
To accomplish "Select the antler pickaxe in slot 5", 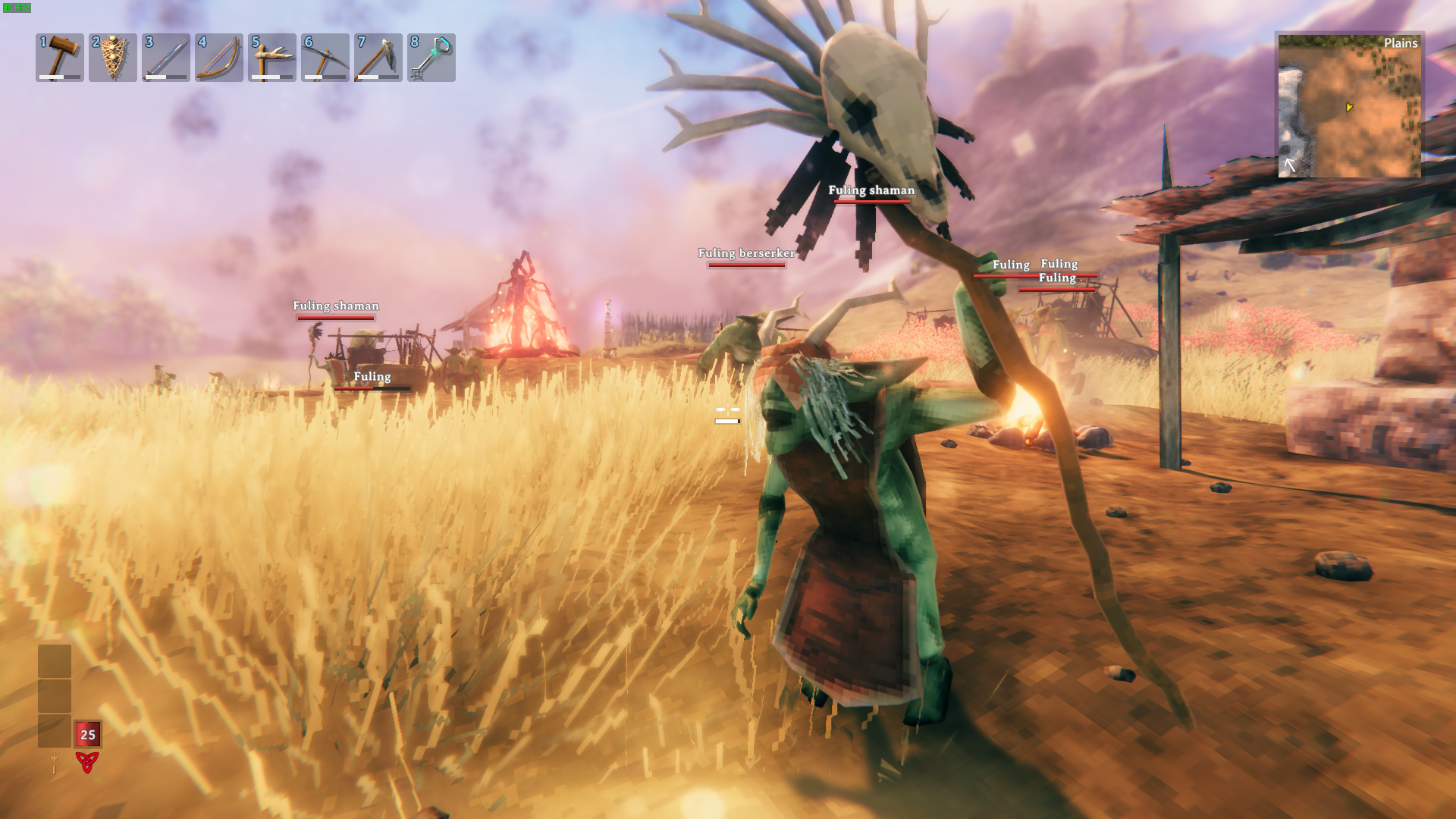I will (x=272, y=58).
